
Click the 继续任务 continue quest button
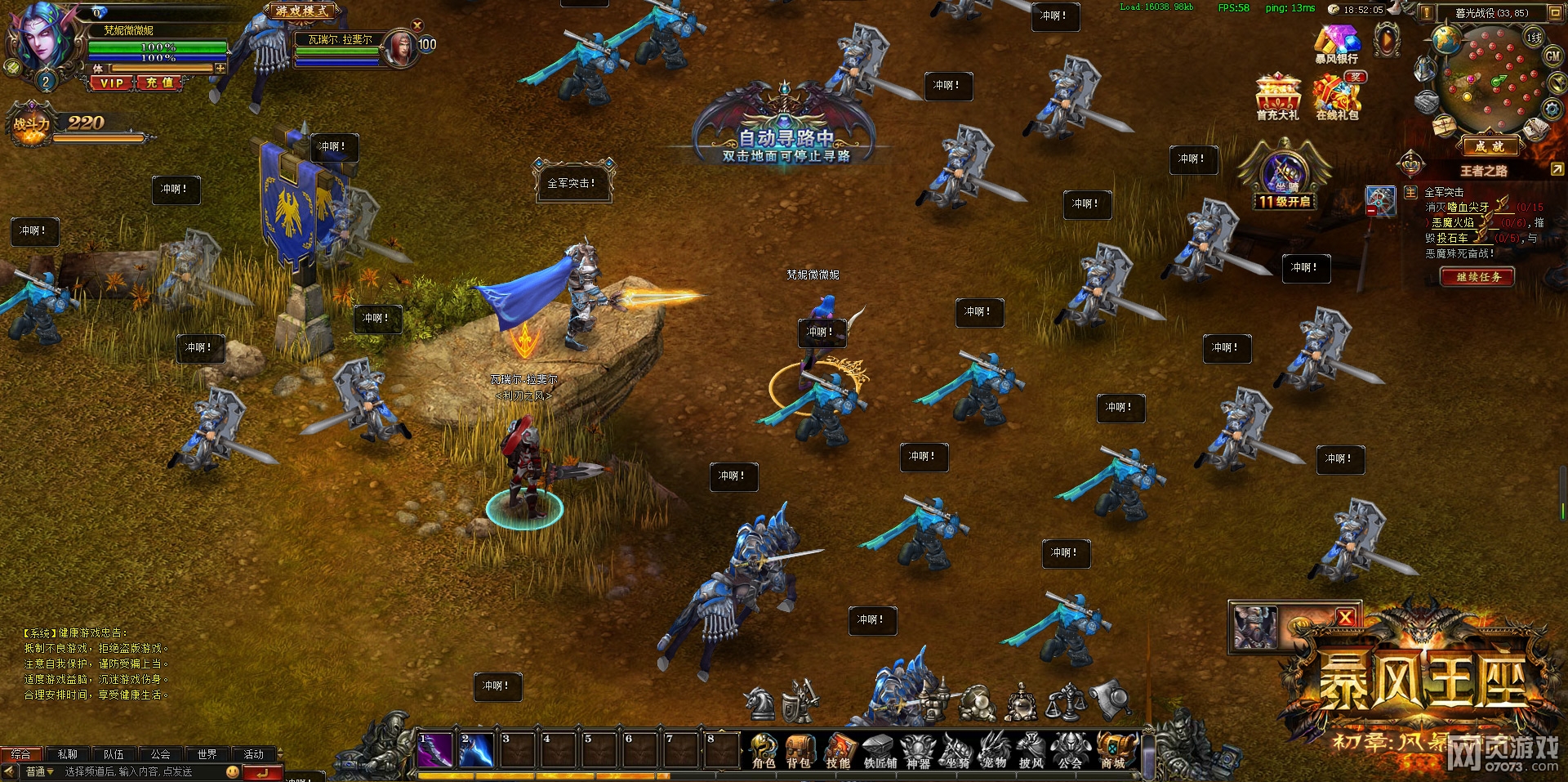1477,277
